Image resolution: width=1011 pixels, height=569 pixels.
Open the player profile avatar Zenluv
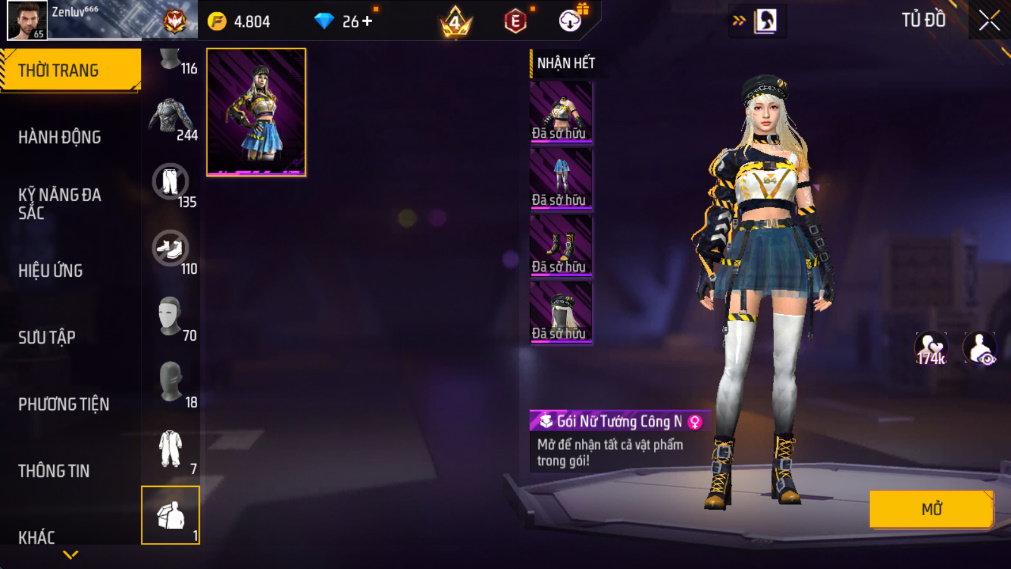(27, 20)
